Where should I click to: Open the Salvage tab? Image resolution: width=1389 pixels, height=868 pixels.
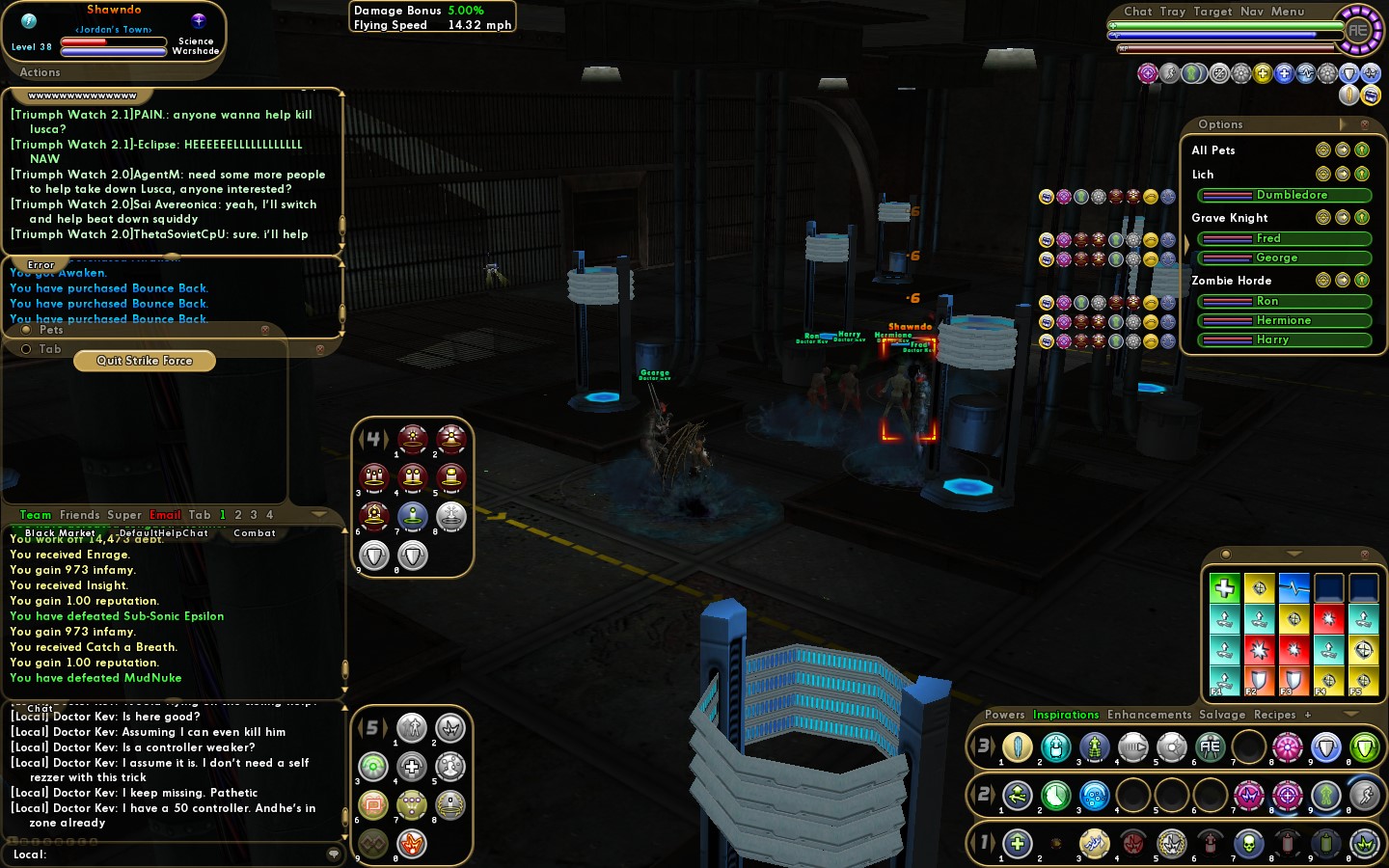pos(1222,715)
